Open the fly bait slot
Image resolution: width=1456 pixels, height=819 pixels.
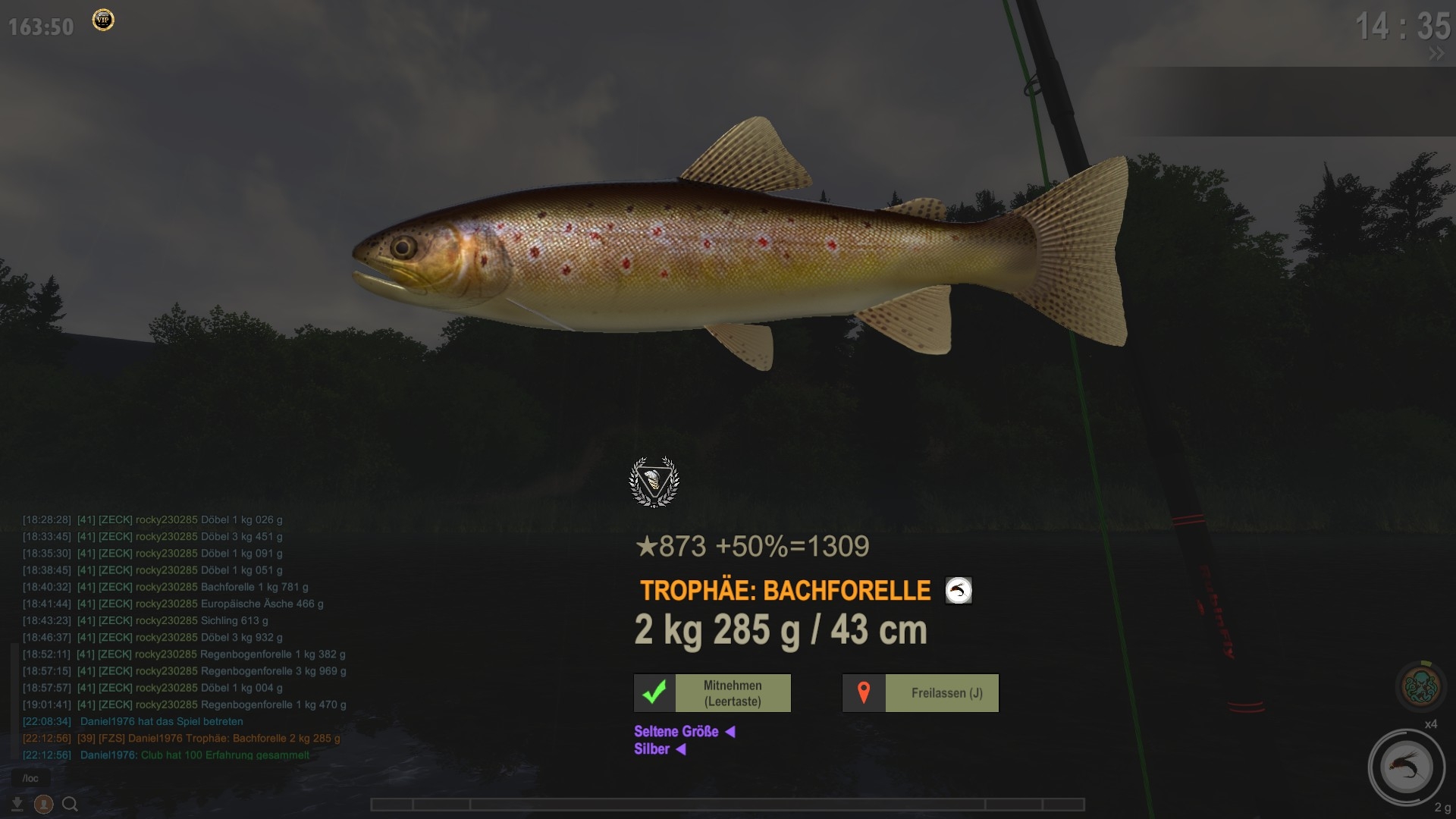1405,767
